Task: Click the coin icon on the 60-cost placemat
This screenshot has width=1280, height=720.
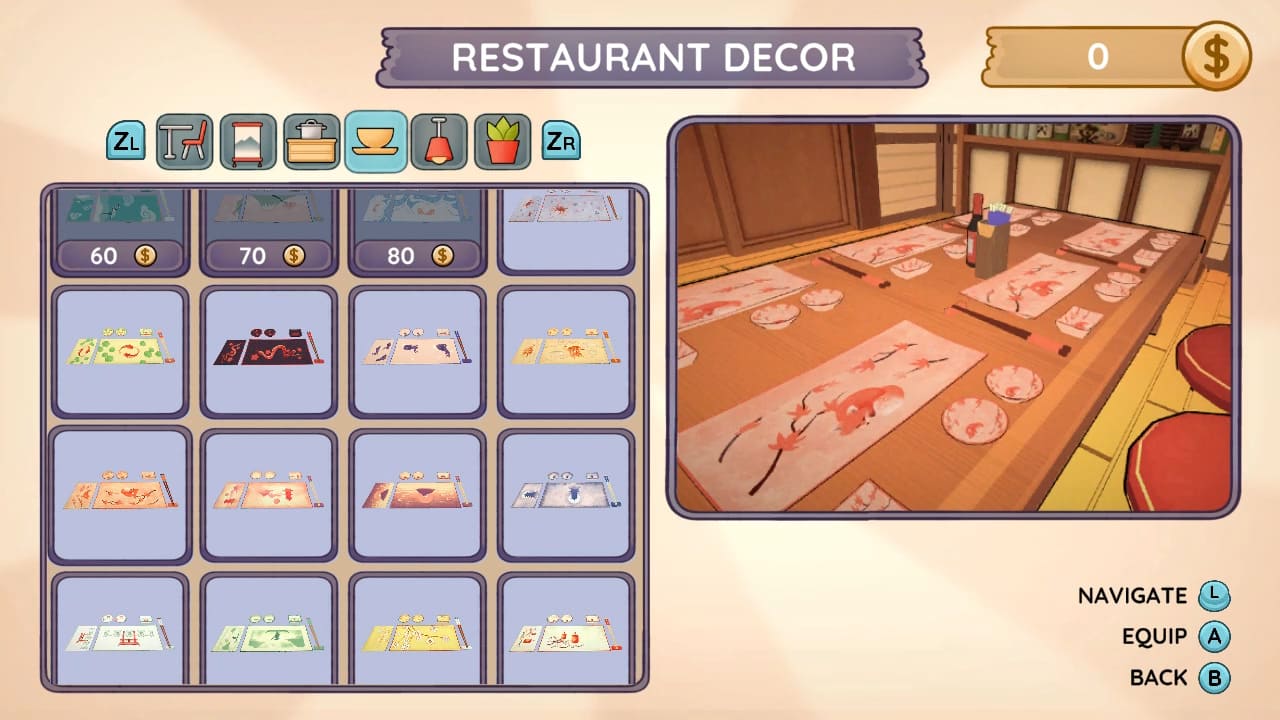Action: [x=146, y=256]
